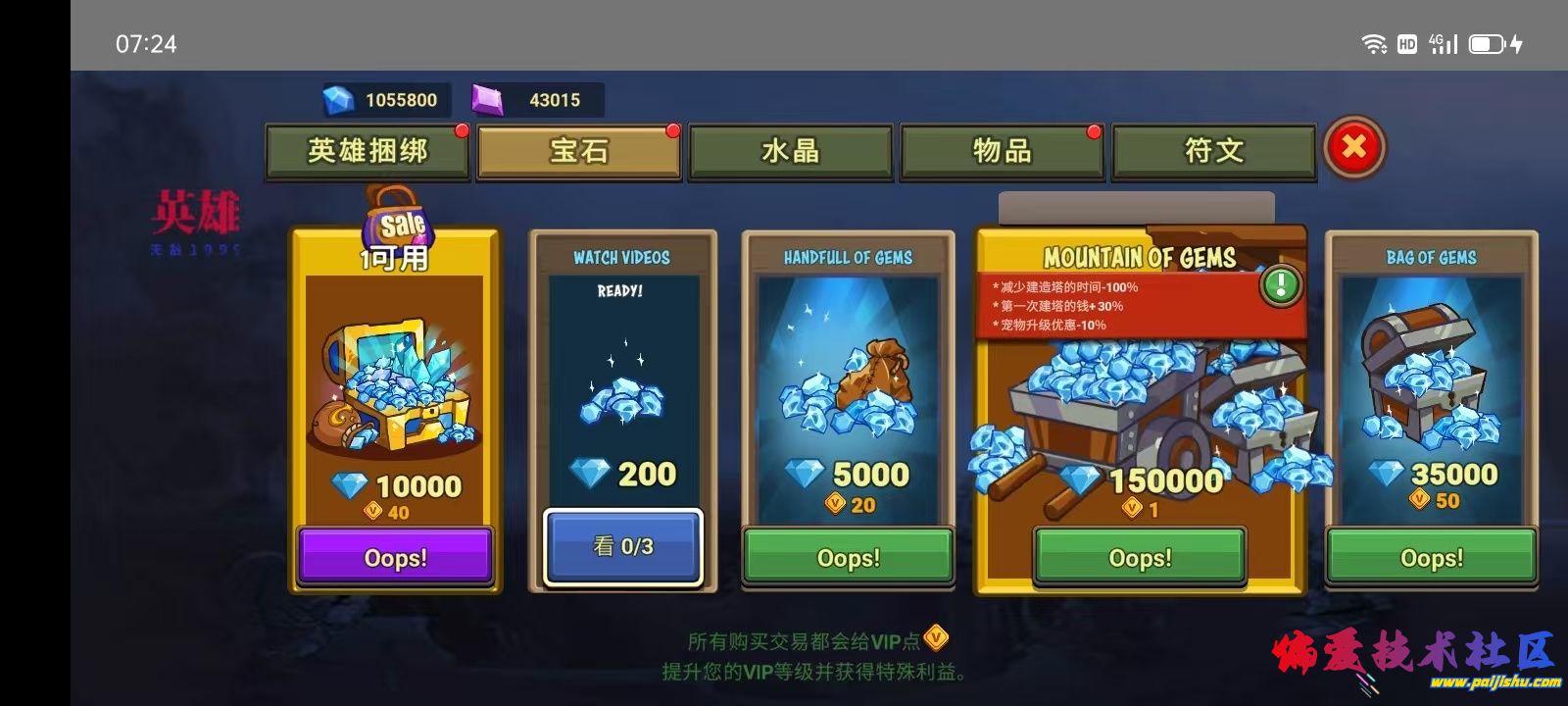This screenshot has width=1568, height=706.
Task: Switch to the 宝石 tab
Action: [x=578, y=151]
